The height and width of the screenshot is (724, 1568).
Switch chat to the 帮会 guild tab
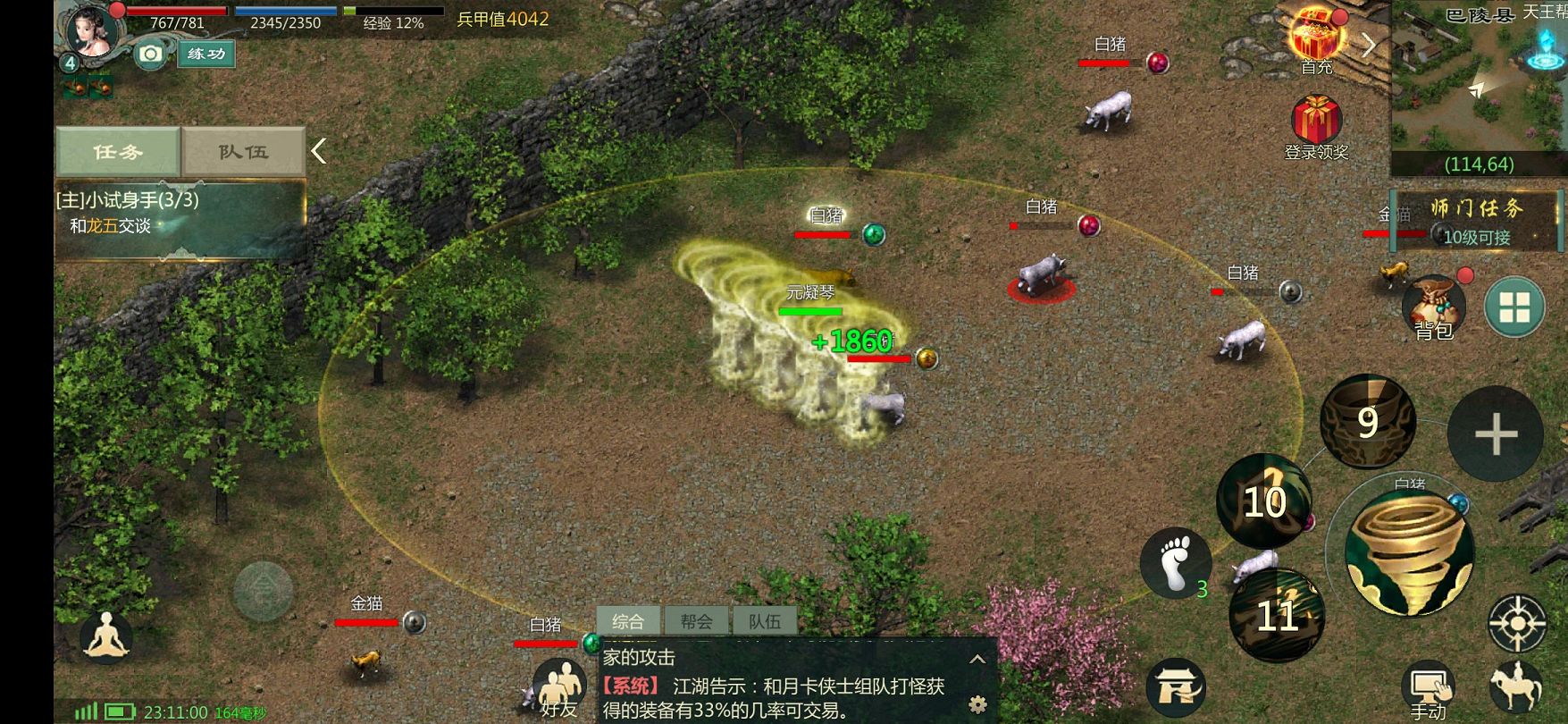tap(696, 620)
